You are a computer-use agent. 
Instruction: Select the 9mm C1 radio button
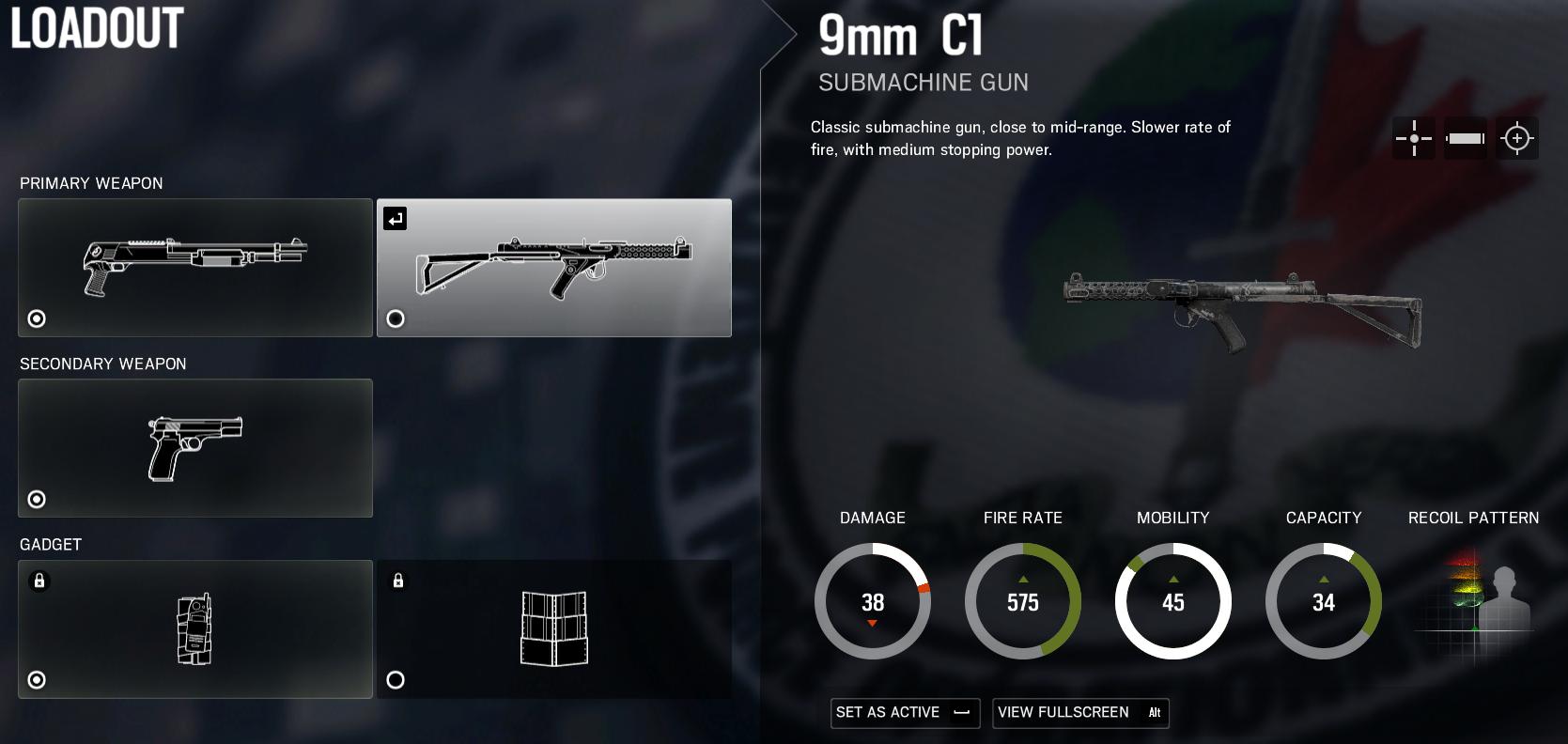click(x=396, y=319)
